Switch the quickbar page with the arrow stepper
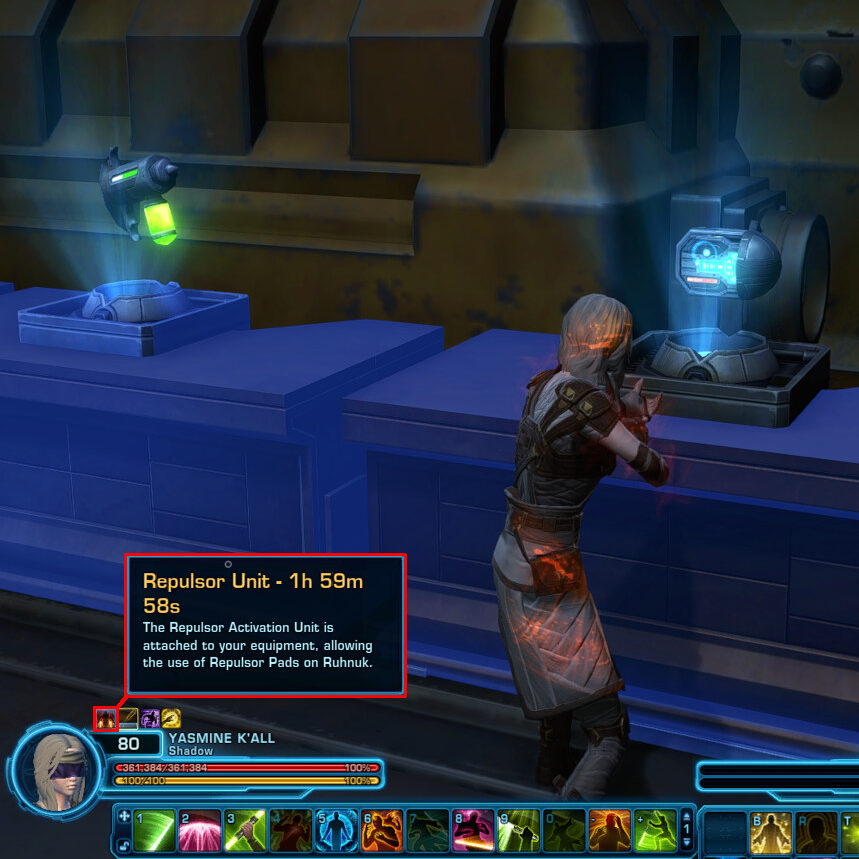Image resolution: width=859 pixels, height=859 pixels. tap(686, 830)
